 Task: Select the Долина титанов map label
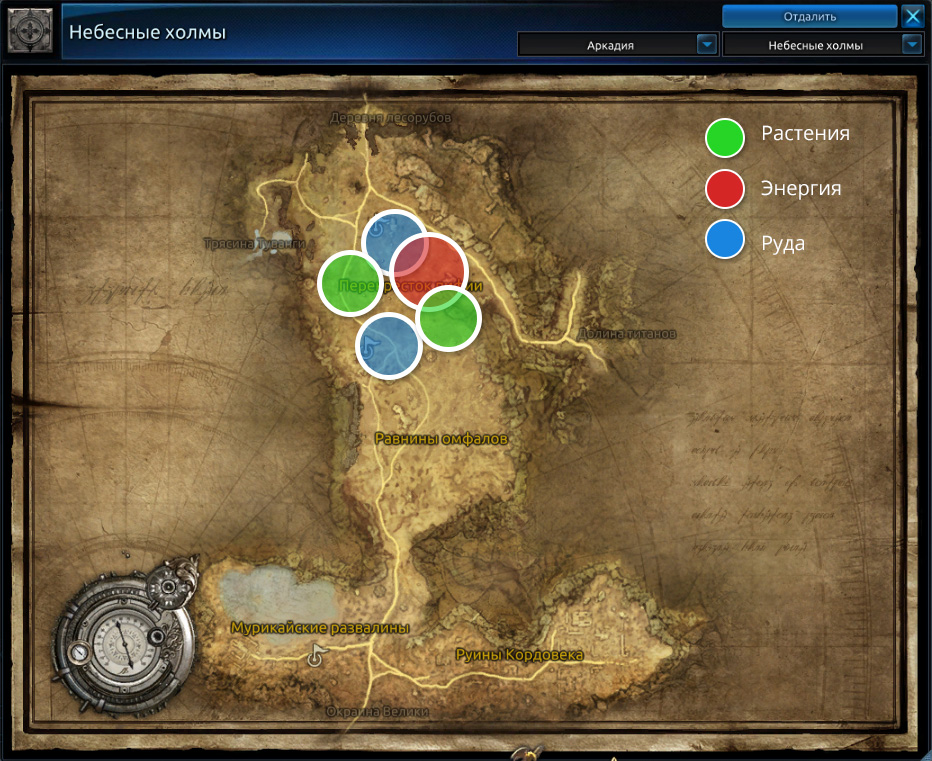point(628,333)
